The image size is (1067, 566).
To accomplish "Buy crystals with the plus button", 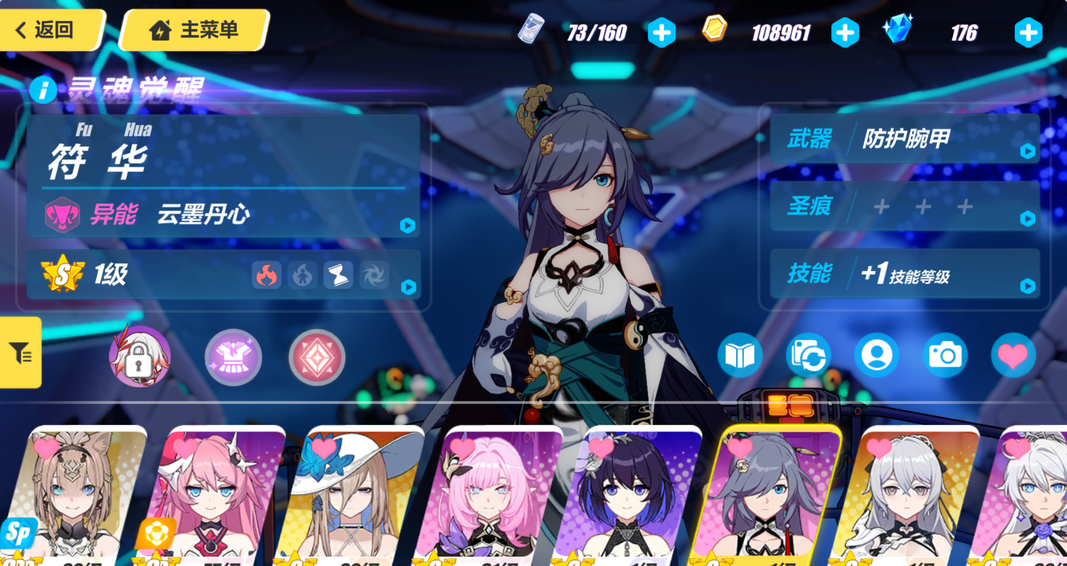I will pyautogui.click(x=1028, y=33).
